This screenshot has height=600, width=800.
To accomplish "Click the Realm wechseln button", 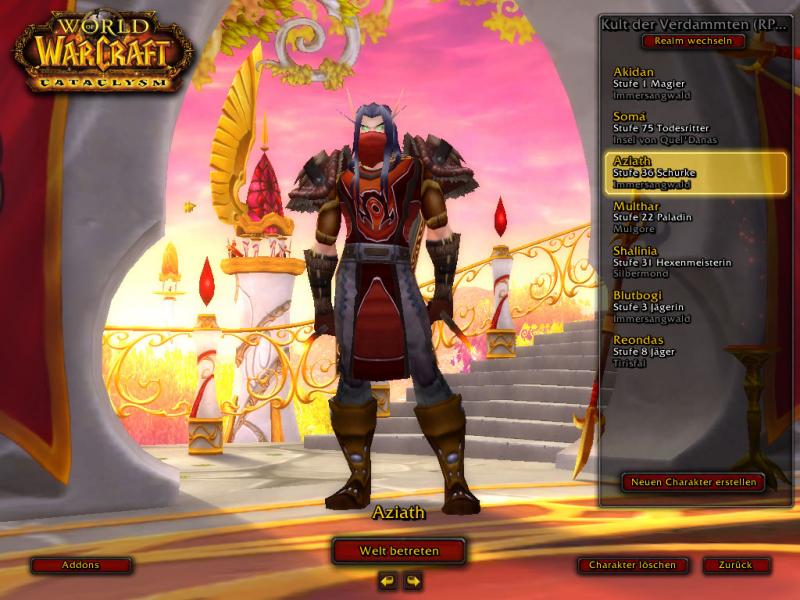I will pyautogui.click(x=693, y=41).
